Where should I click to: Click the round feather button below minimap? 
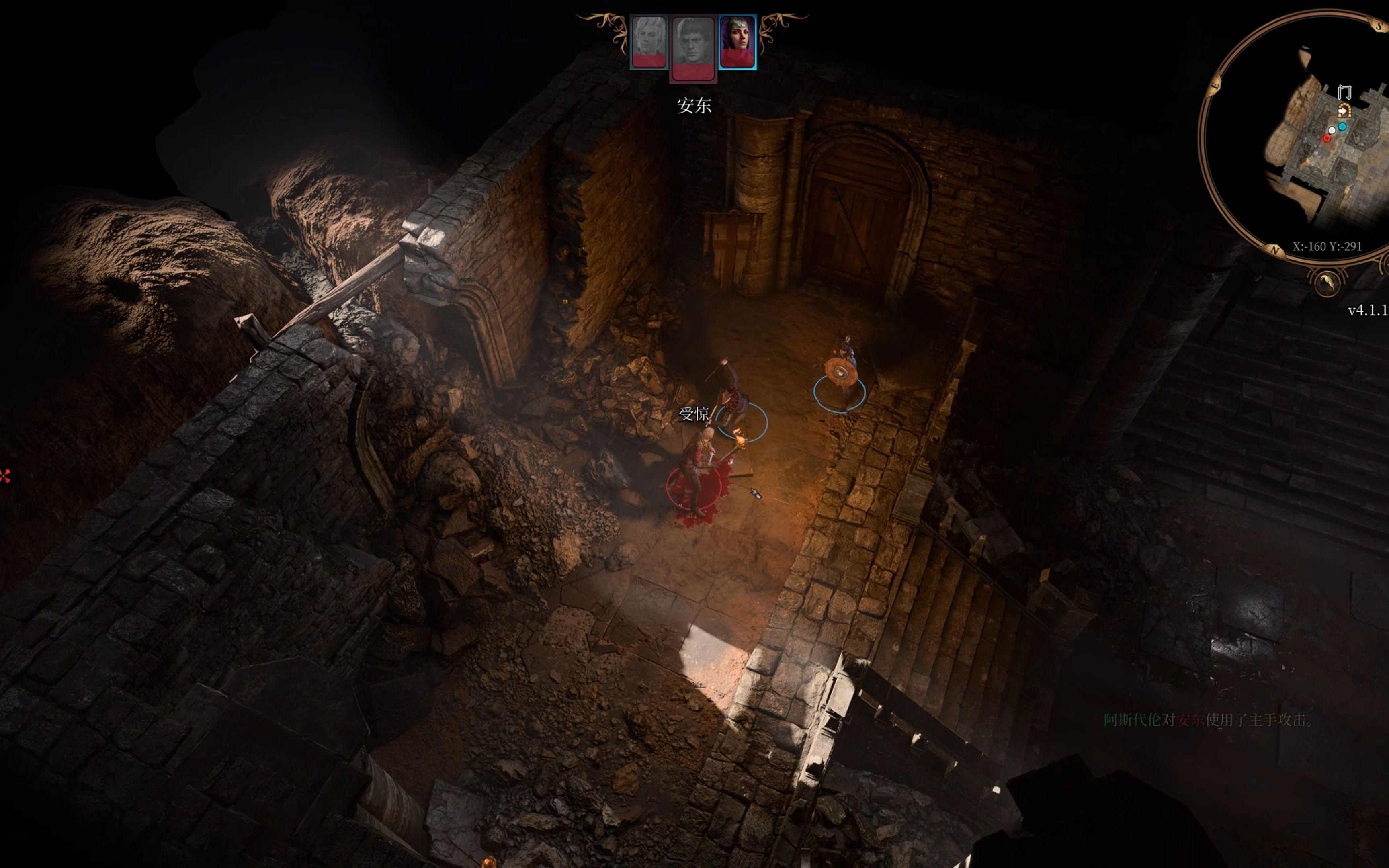(x=1327, y=283)
